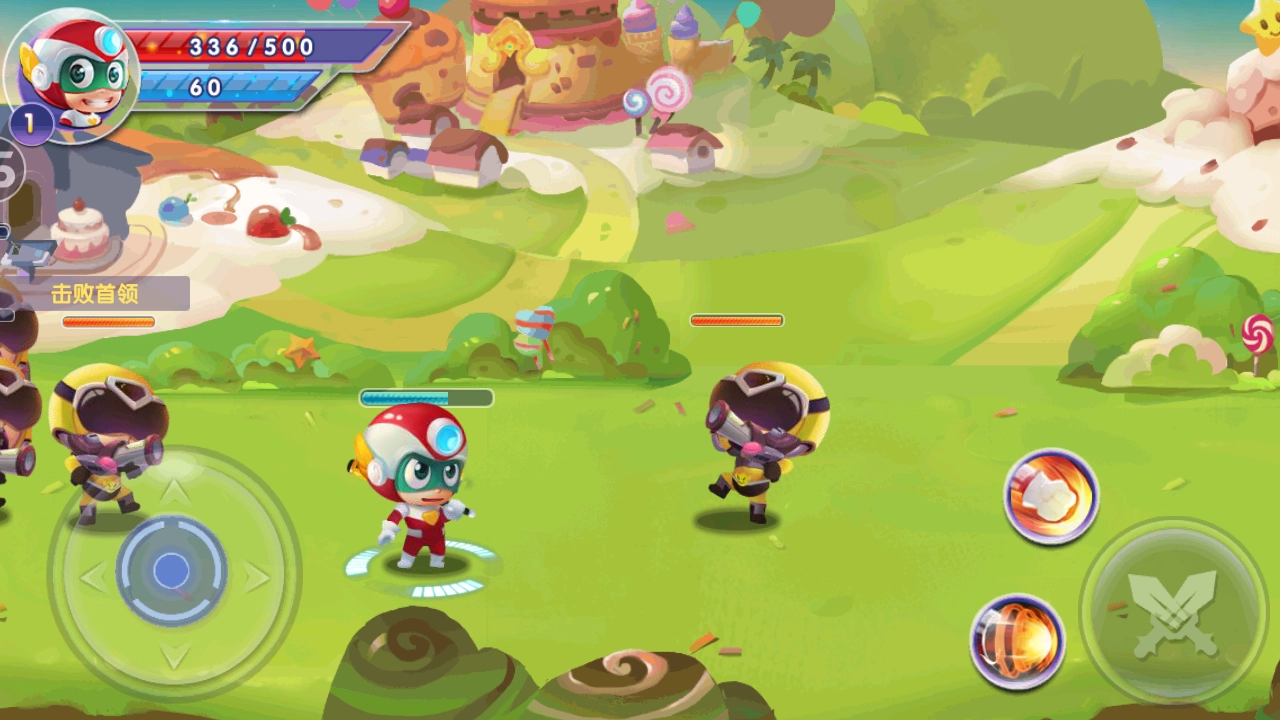Viewport: 1280px width, 720px height.
Task: Tap the joystick's down arrow
Action: point(174,655)
